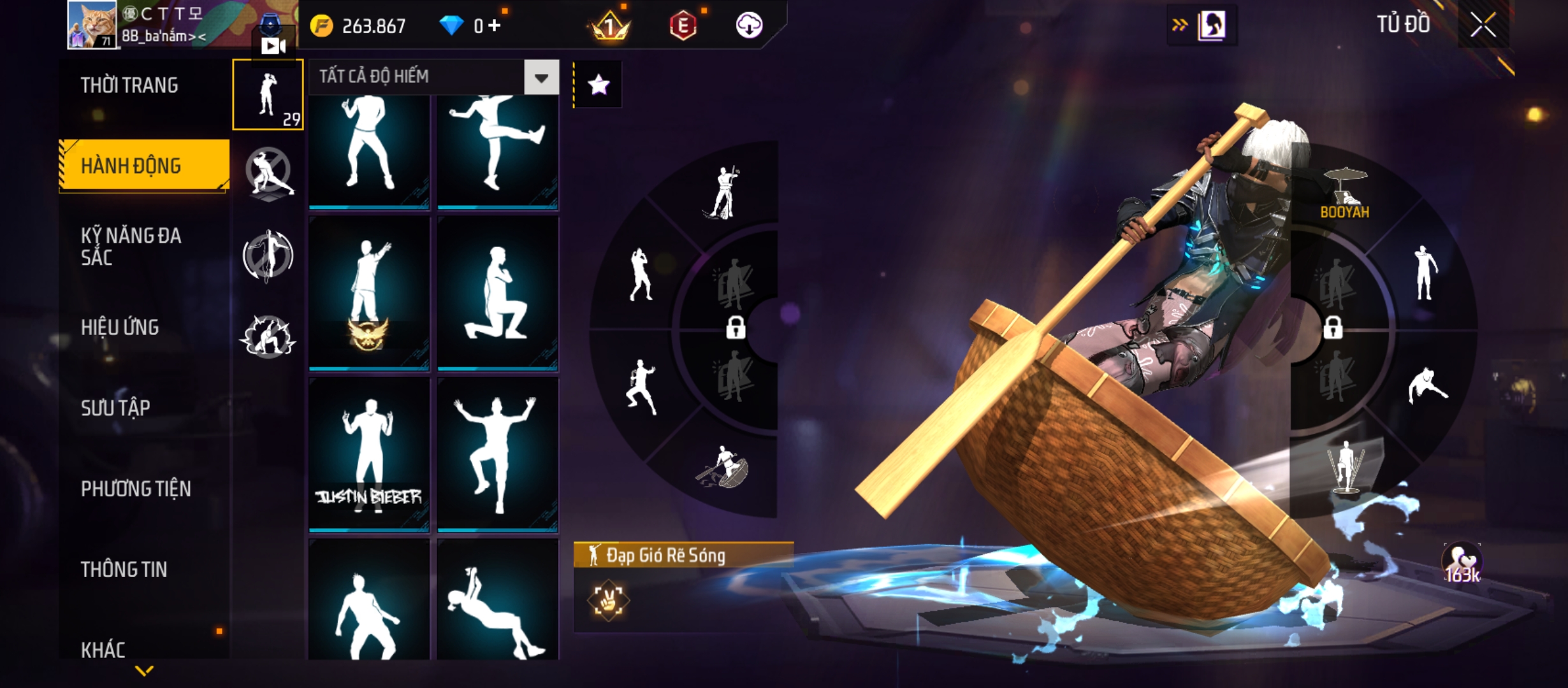
Task: Open the download cloud icon
Action: pos(749,25)
